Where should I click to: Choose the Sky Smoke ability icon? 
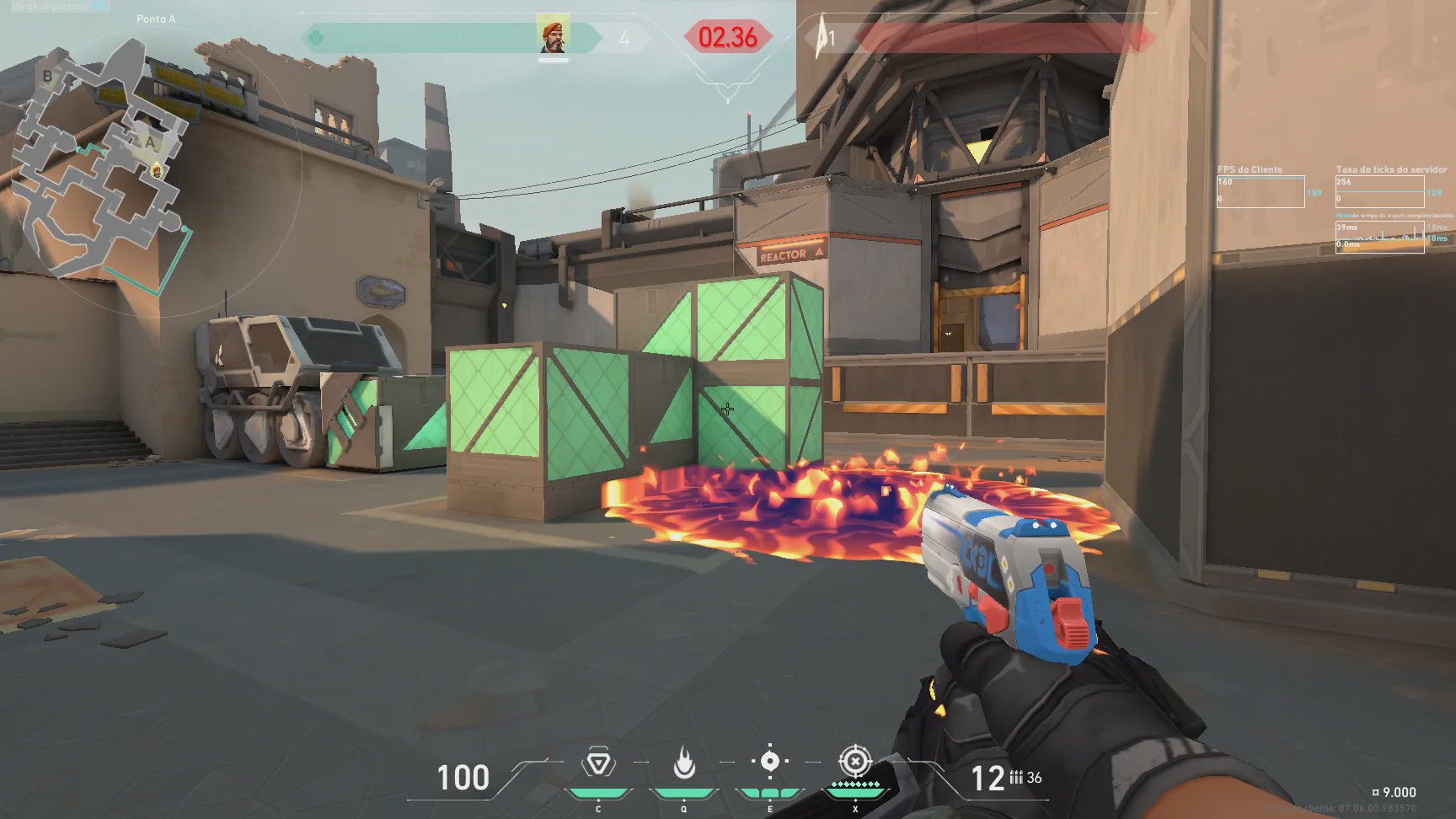769,762
